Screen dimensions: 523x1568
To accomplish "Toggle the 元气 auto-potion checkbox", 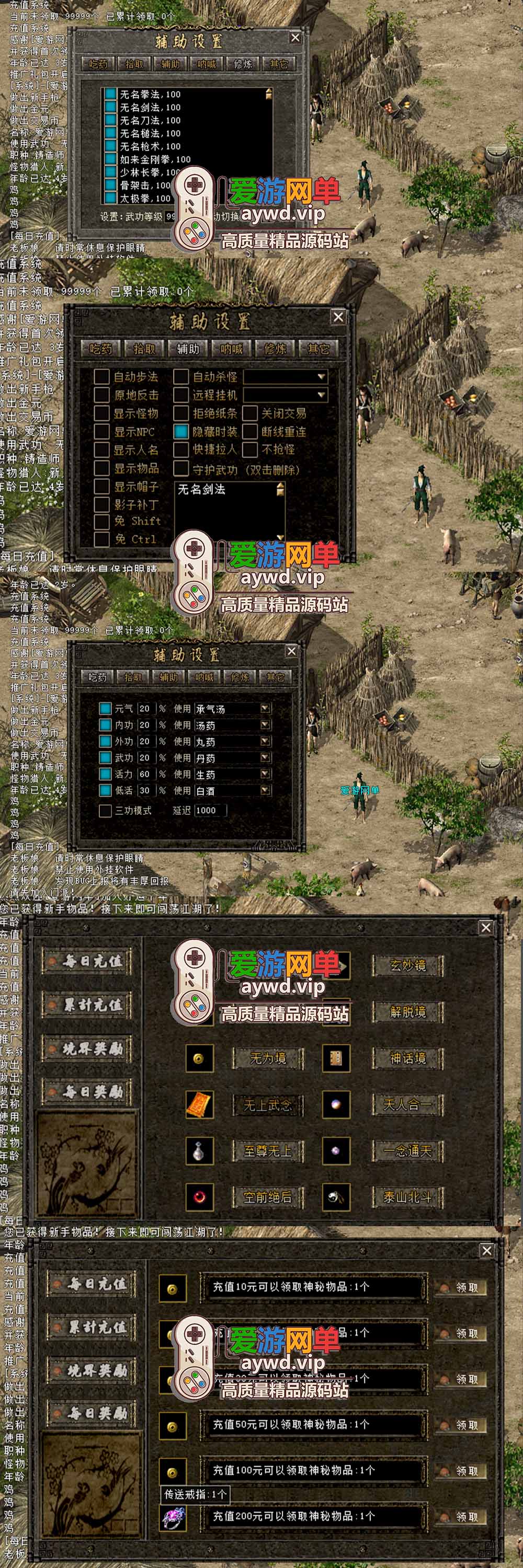I will pyautogui.click(x=105, y=709).
